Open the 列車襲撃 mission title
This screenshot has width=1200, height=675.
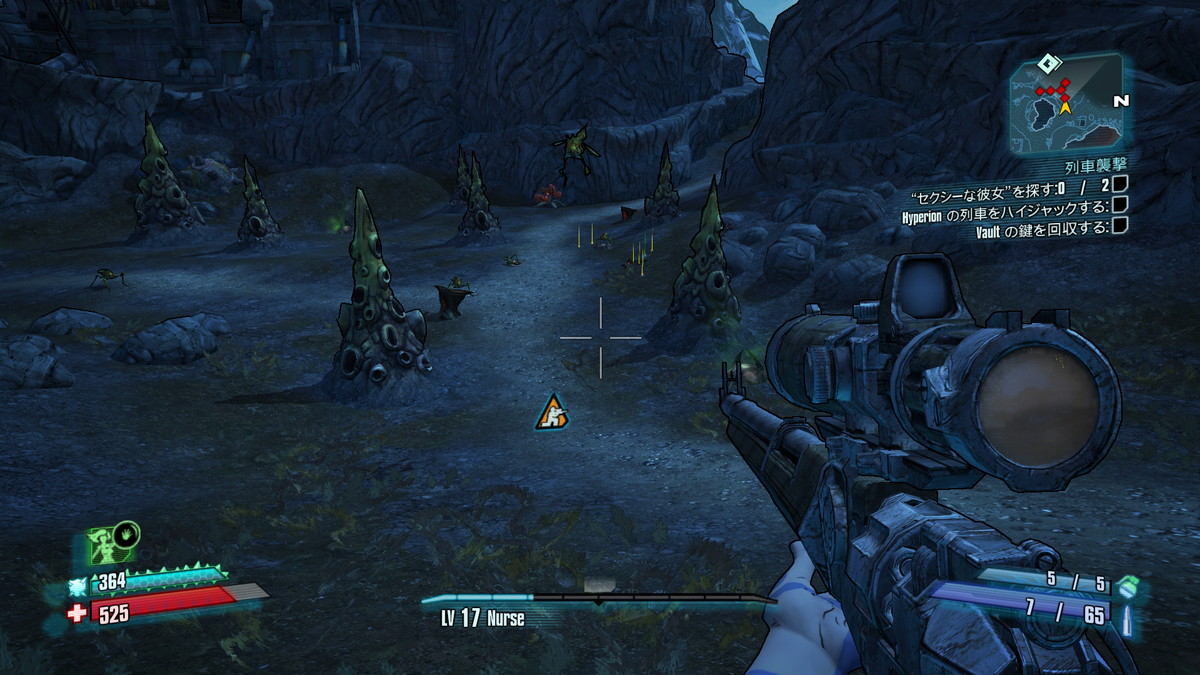point(1094,163)
